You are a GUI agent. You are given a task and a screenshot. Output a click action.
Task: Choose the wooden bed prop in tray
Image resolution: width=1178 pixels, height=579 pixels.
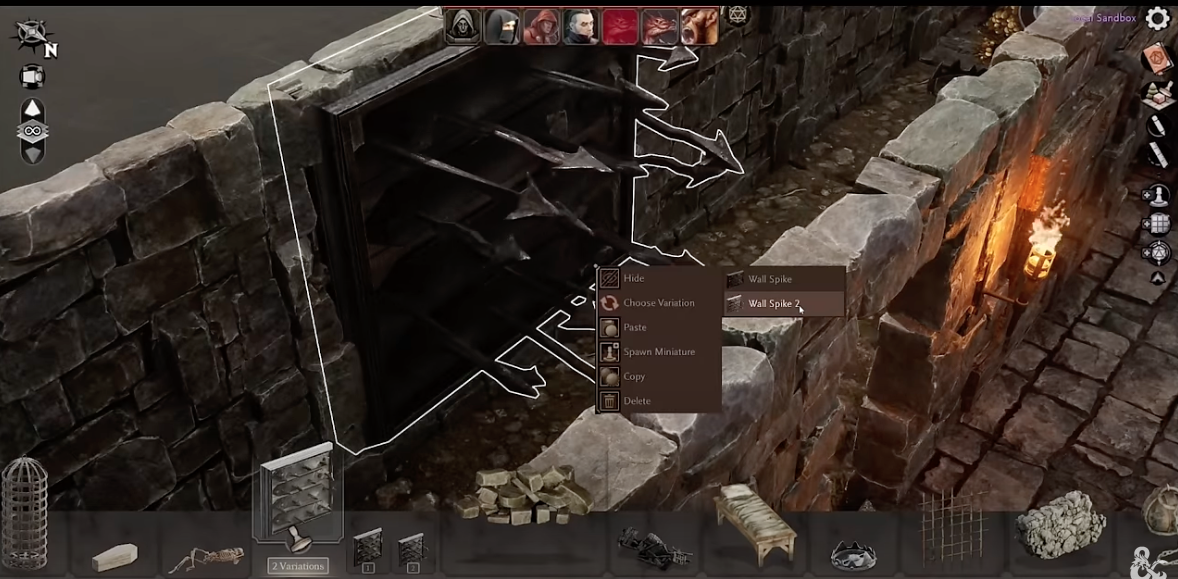tap(757, 520)
